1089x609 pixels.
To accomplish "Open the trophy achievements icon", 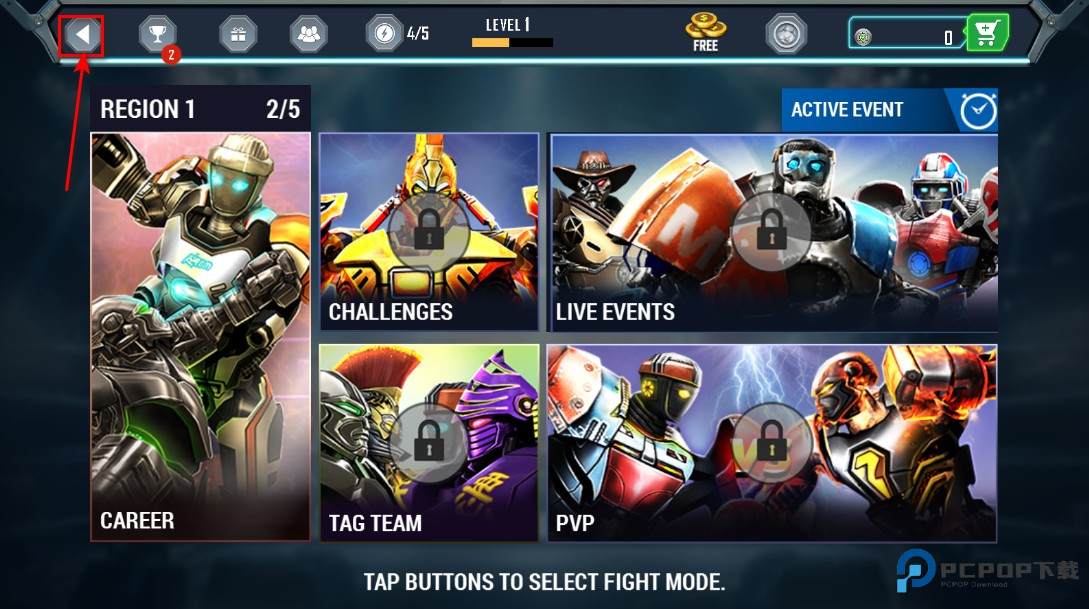I will (x=157, y=35).
